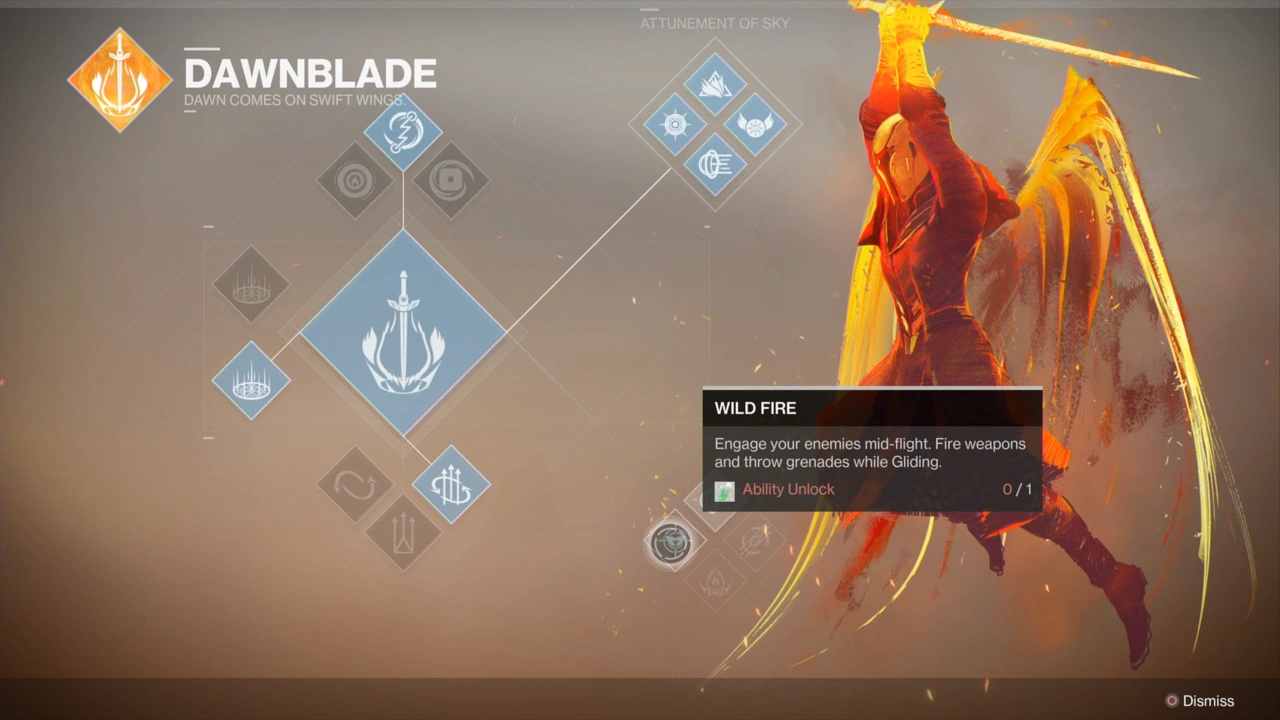Click the ATTUNEMENT OF SKY header label

714,23
